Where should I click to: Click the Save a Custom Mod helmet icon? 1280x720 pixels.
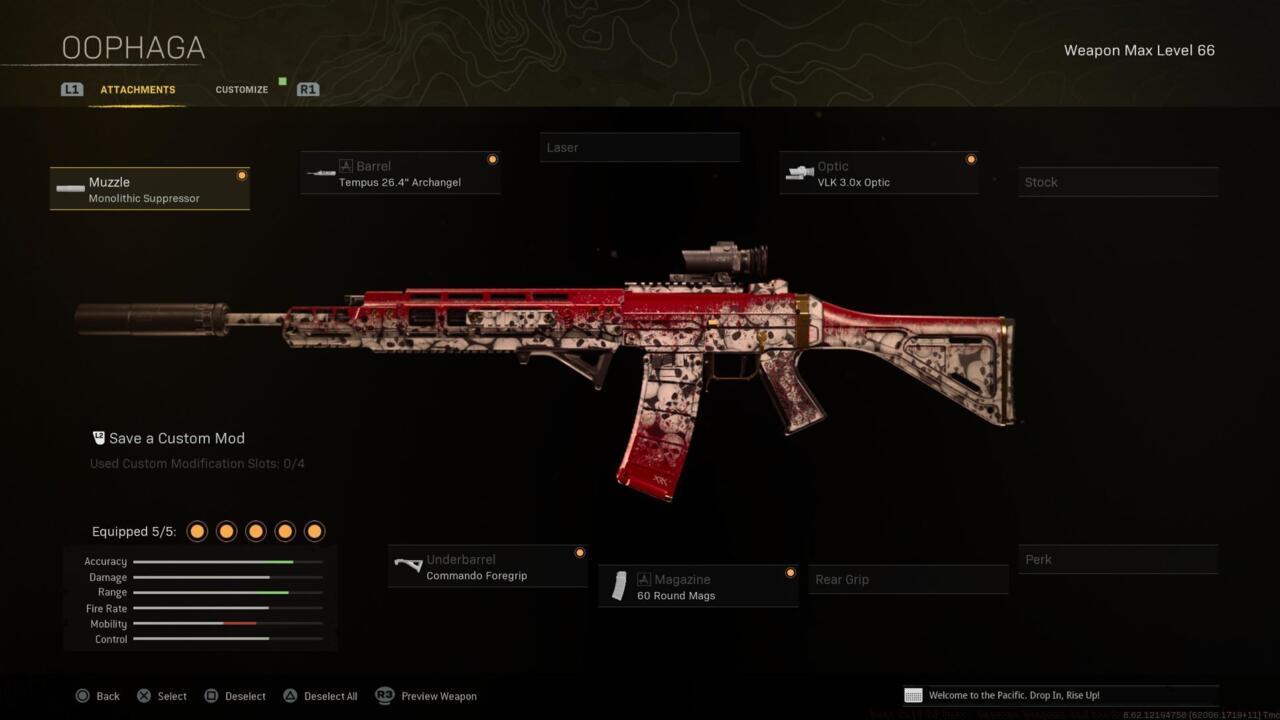tap(97, 437)
